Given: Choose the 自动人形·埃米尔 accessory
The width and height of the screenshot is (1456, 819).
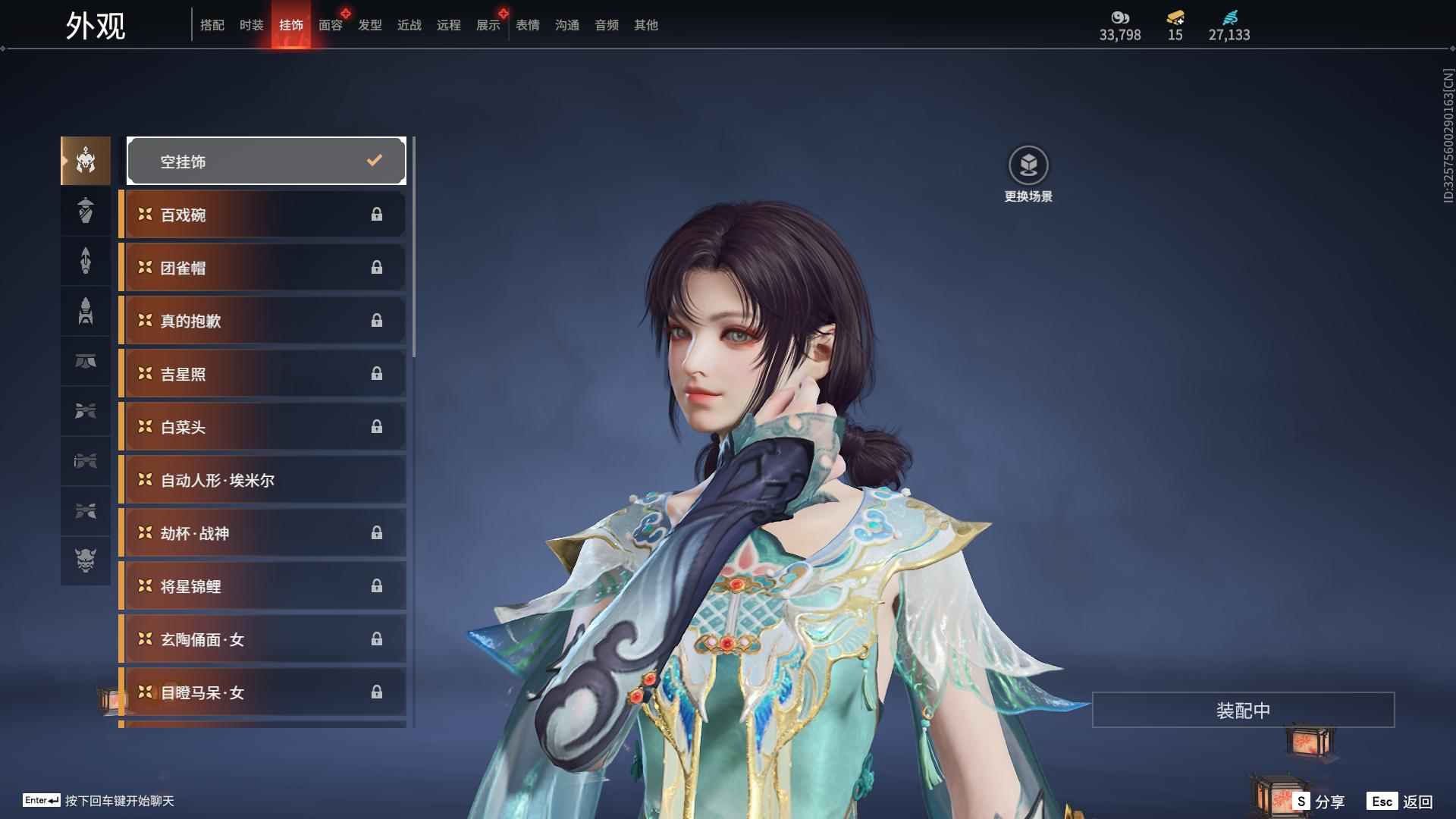Looking at the screenshot, I should tap(262, 480).
